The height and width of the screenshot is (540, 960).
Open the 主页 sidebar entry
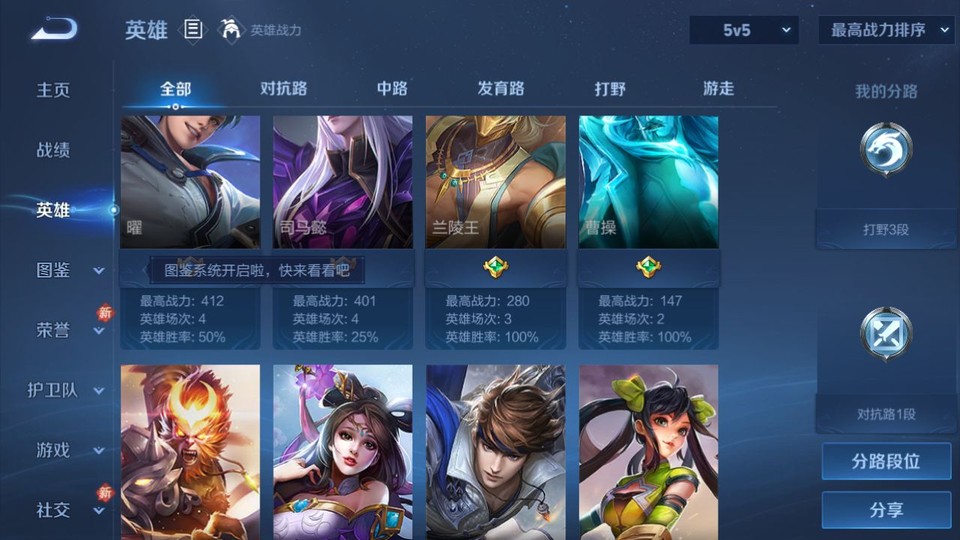54,90
